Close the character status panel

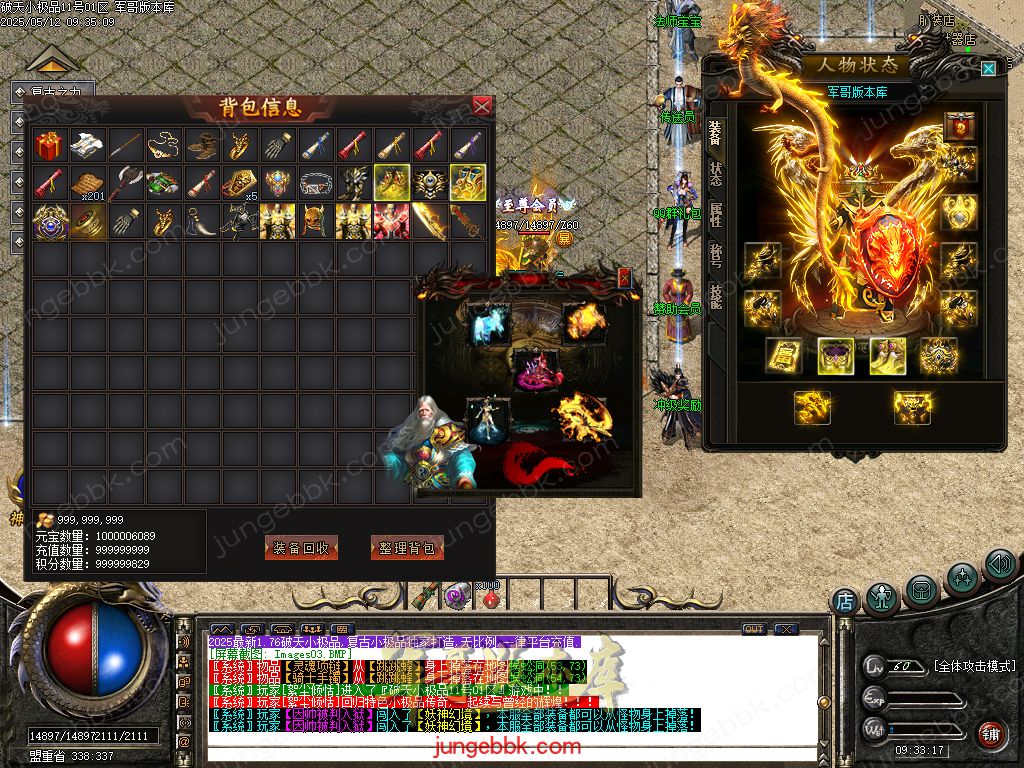tap(988, 68)
